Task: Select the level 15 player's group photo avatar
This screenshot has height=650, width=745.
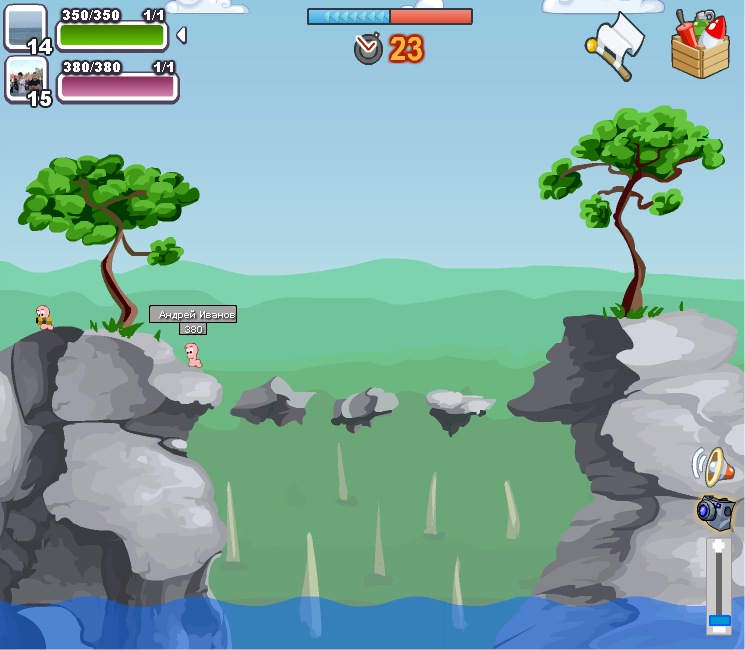Action: (x=25, y=78)
